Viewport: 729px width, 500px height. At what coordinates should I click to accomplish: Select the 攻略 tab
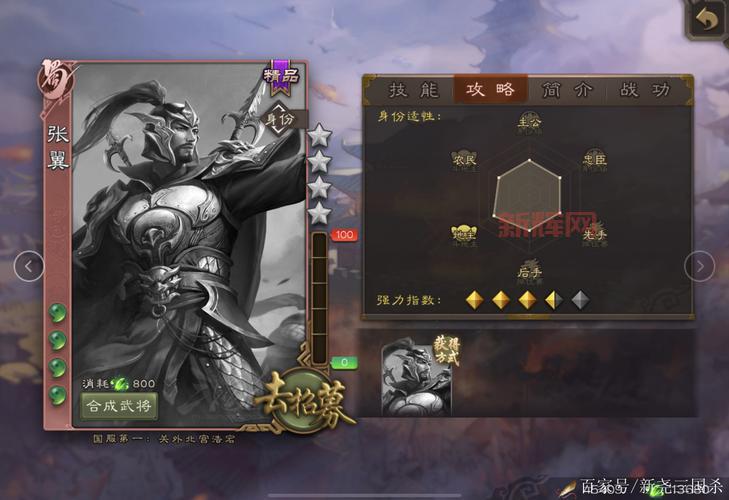(490, 90)
